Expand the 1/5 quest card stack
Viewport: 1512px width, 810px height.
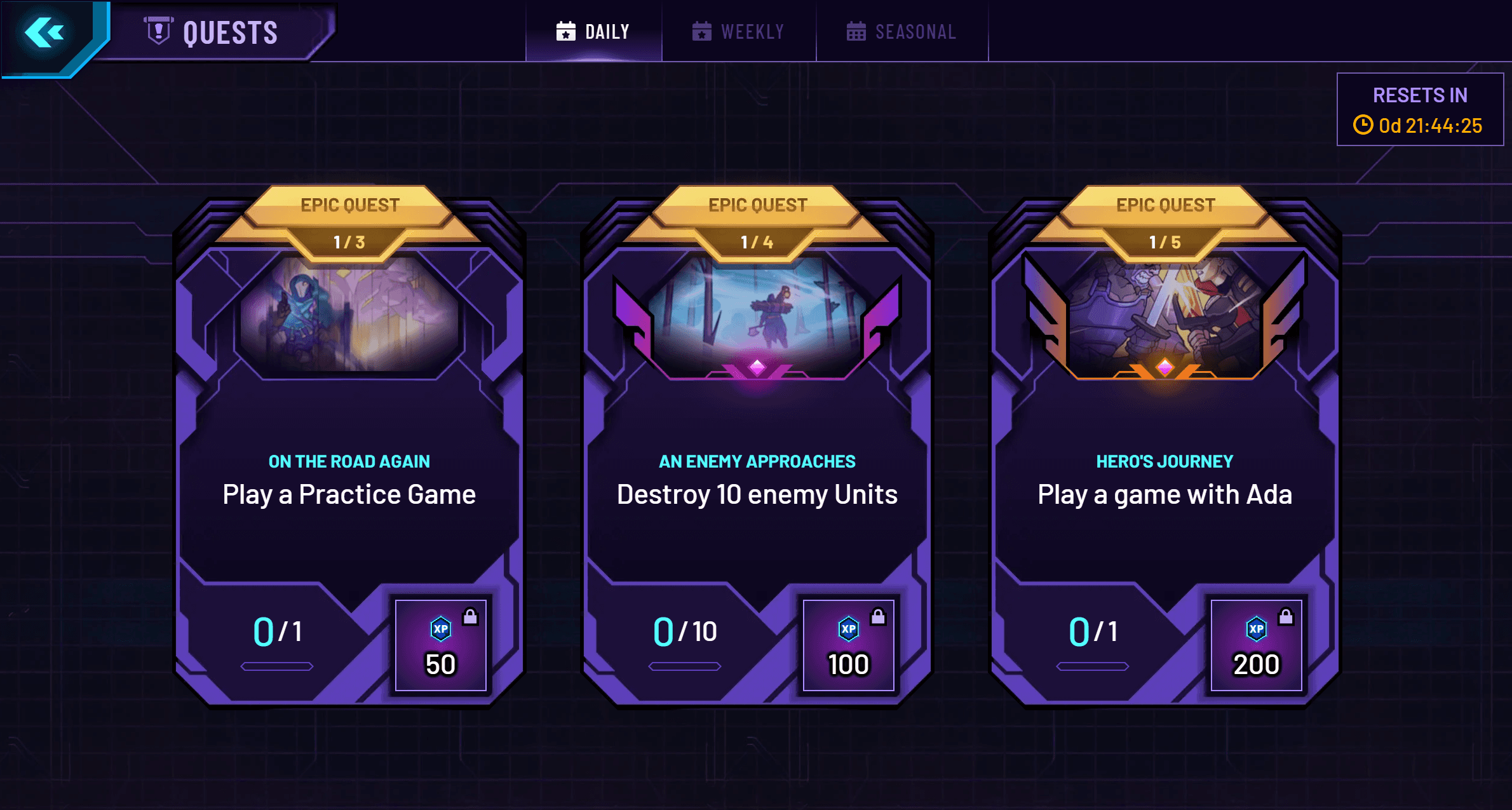click(1164, 241)
